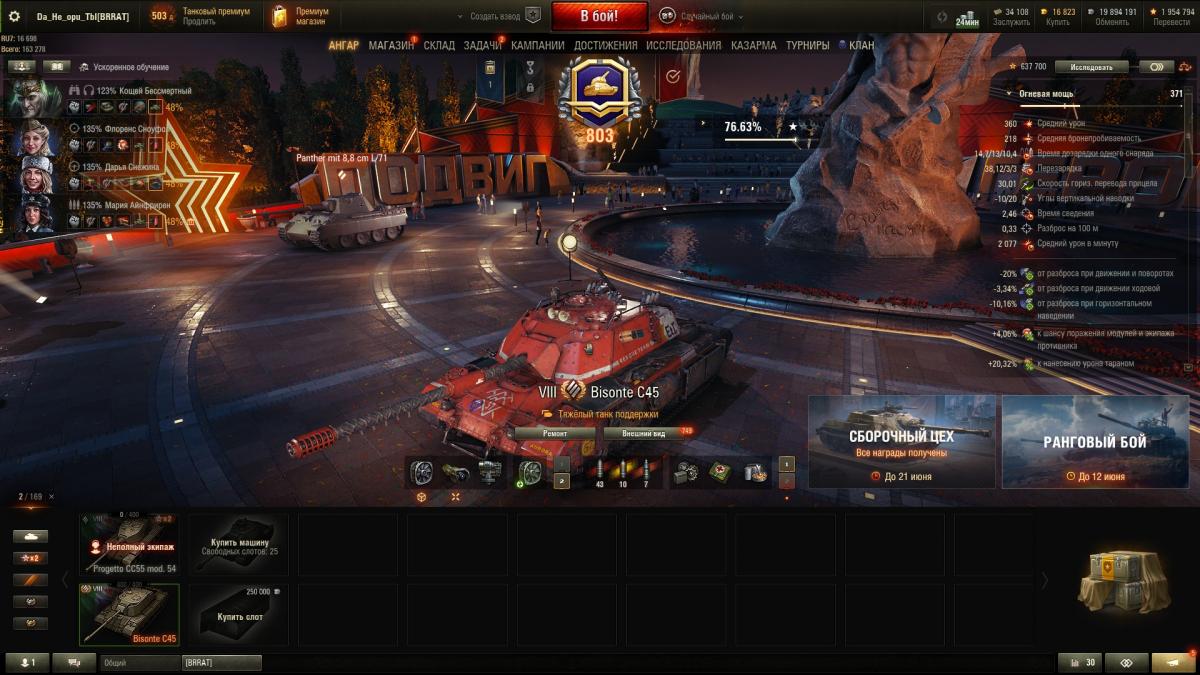Open Внешний вид customization
1200x675 pixels.
(643, 433)
